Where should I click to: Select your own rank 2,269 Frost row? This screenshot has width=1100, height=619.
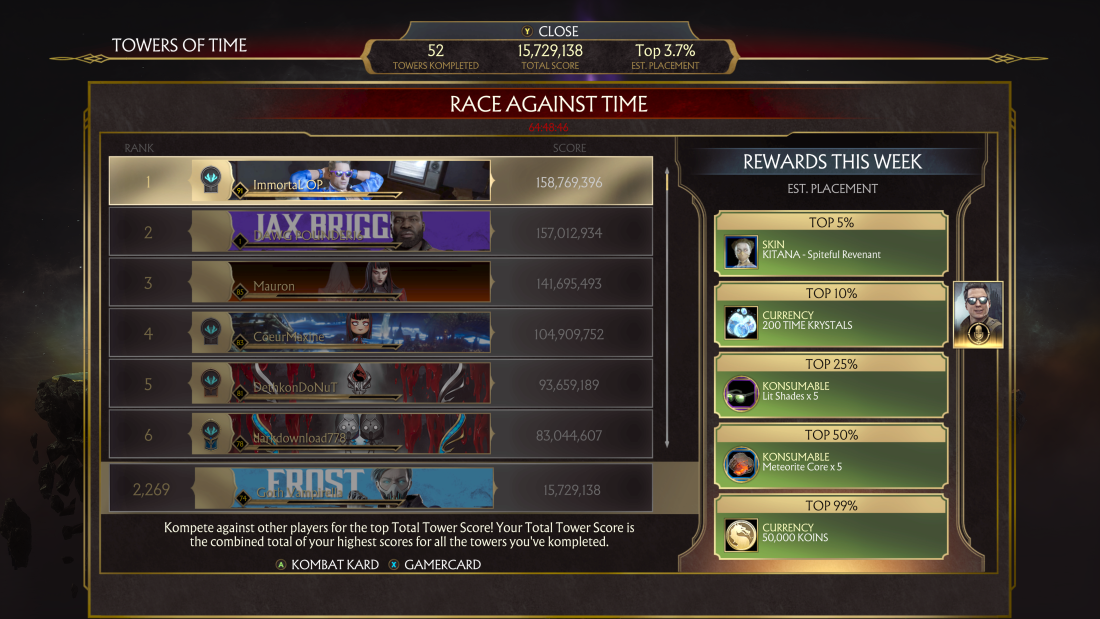(x=380, y=489)
